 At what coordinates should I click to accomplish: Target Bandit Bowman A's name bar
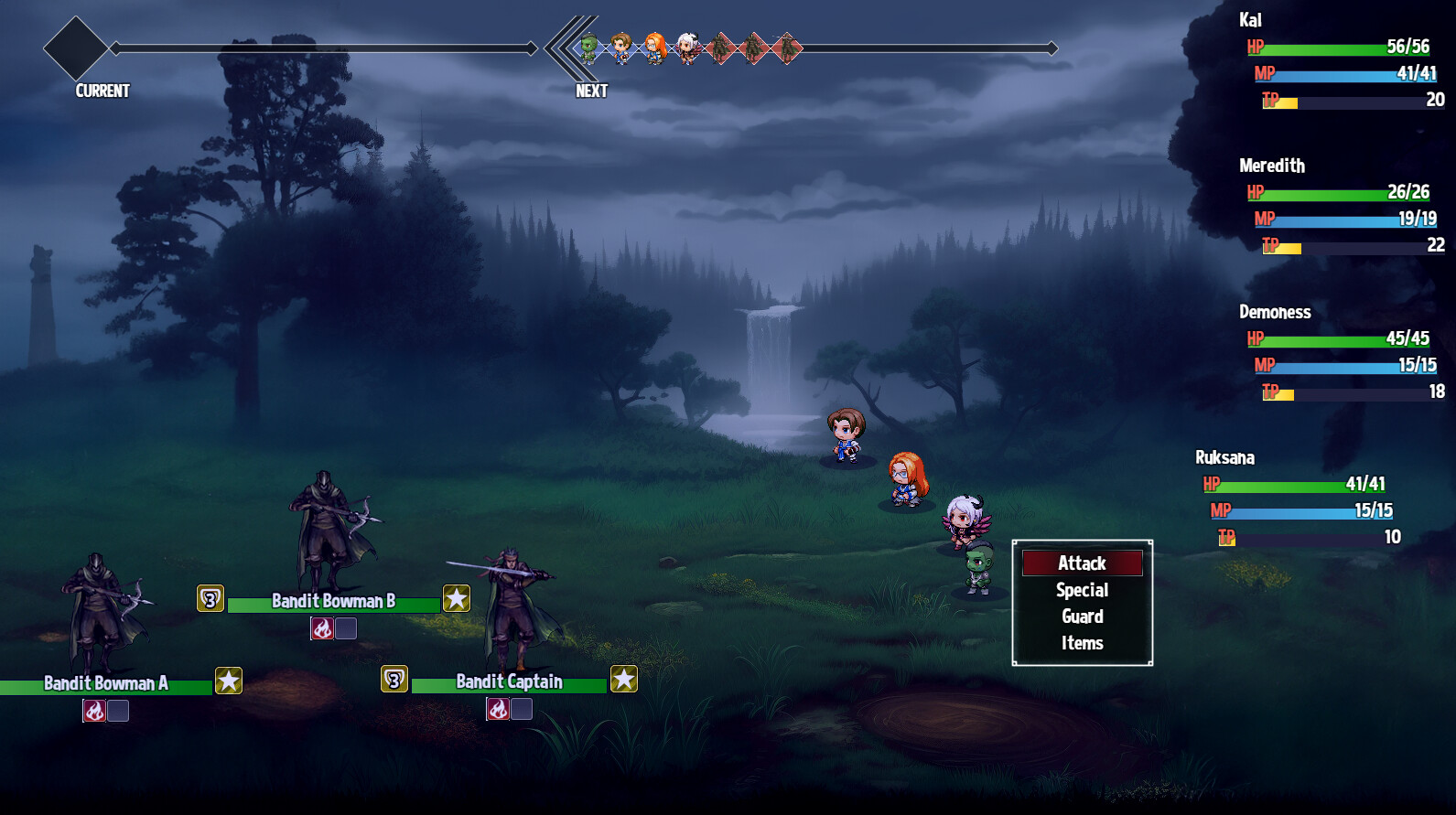tap(105, 684)
